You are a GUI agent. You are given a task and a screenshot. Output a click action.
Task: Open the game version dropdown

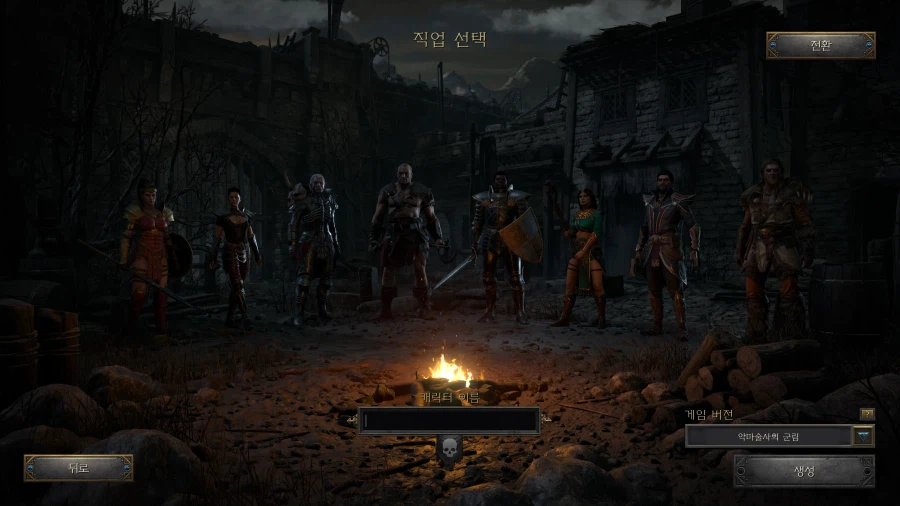click(862, 436)
